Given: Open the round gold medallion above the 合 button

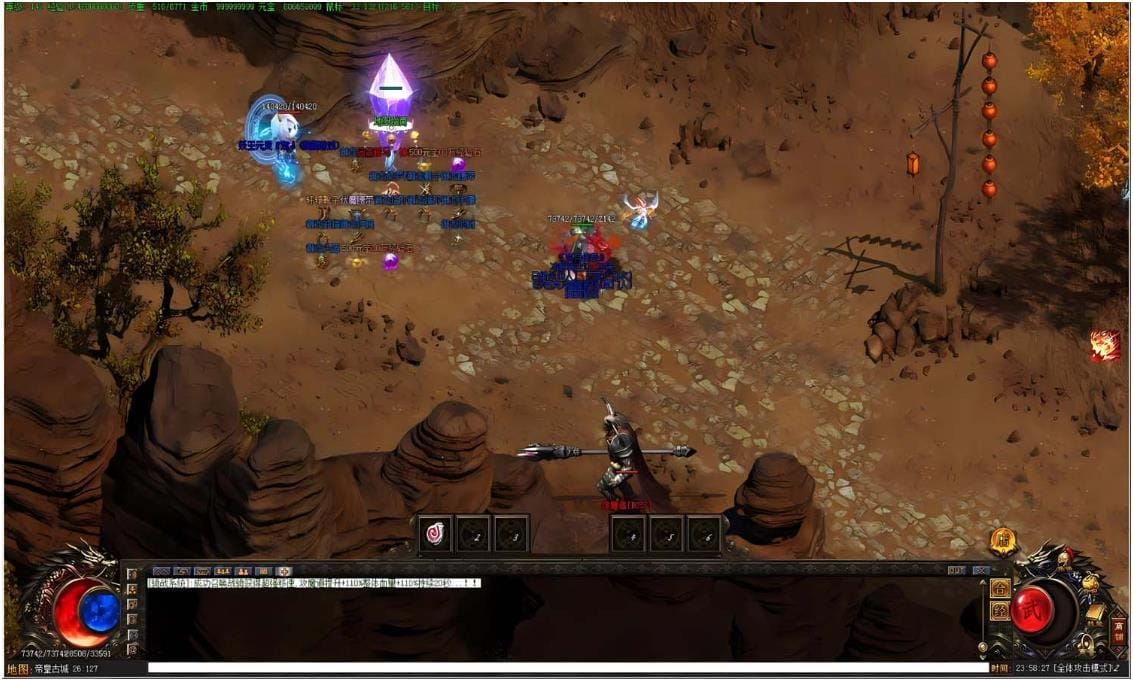Looking at the screenshot, I should pos(1003,541).
